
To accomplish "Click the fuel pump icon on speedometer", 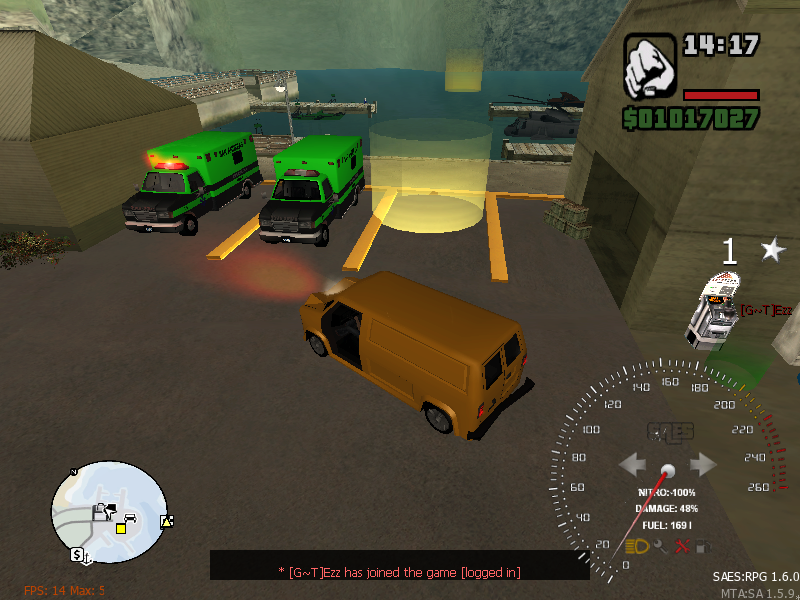I will [x=705, y=546].
